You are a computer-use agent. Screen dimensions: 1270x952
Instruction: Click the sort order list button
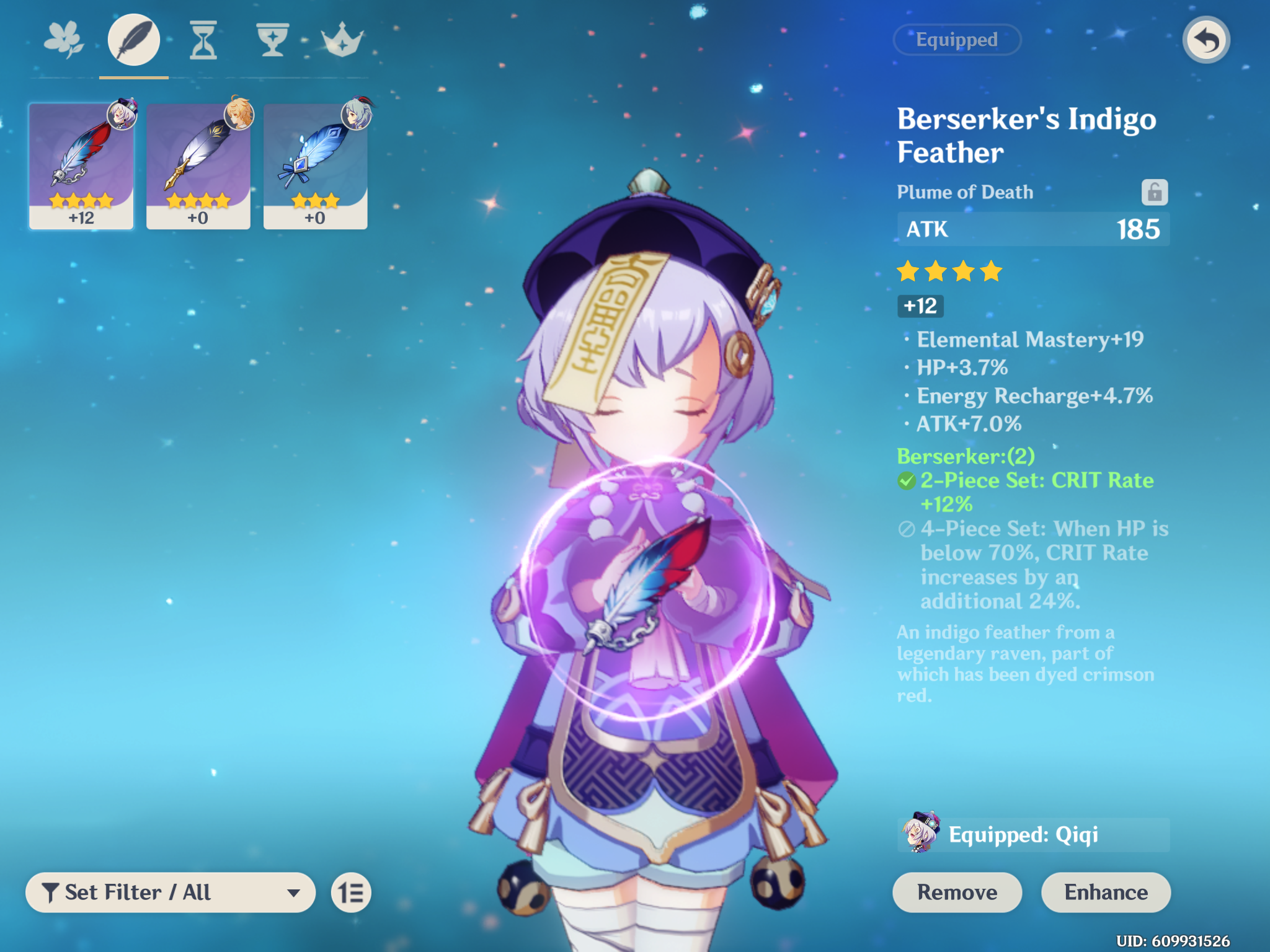pos(351,892)
